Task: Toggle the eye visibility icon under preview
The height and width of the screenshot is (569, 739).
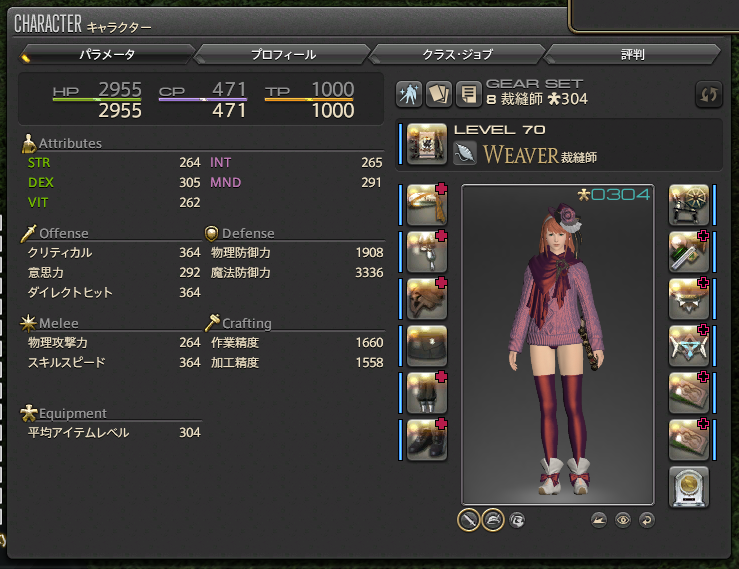Action: click(x=623, y=519)
